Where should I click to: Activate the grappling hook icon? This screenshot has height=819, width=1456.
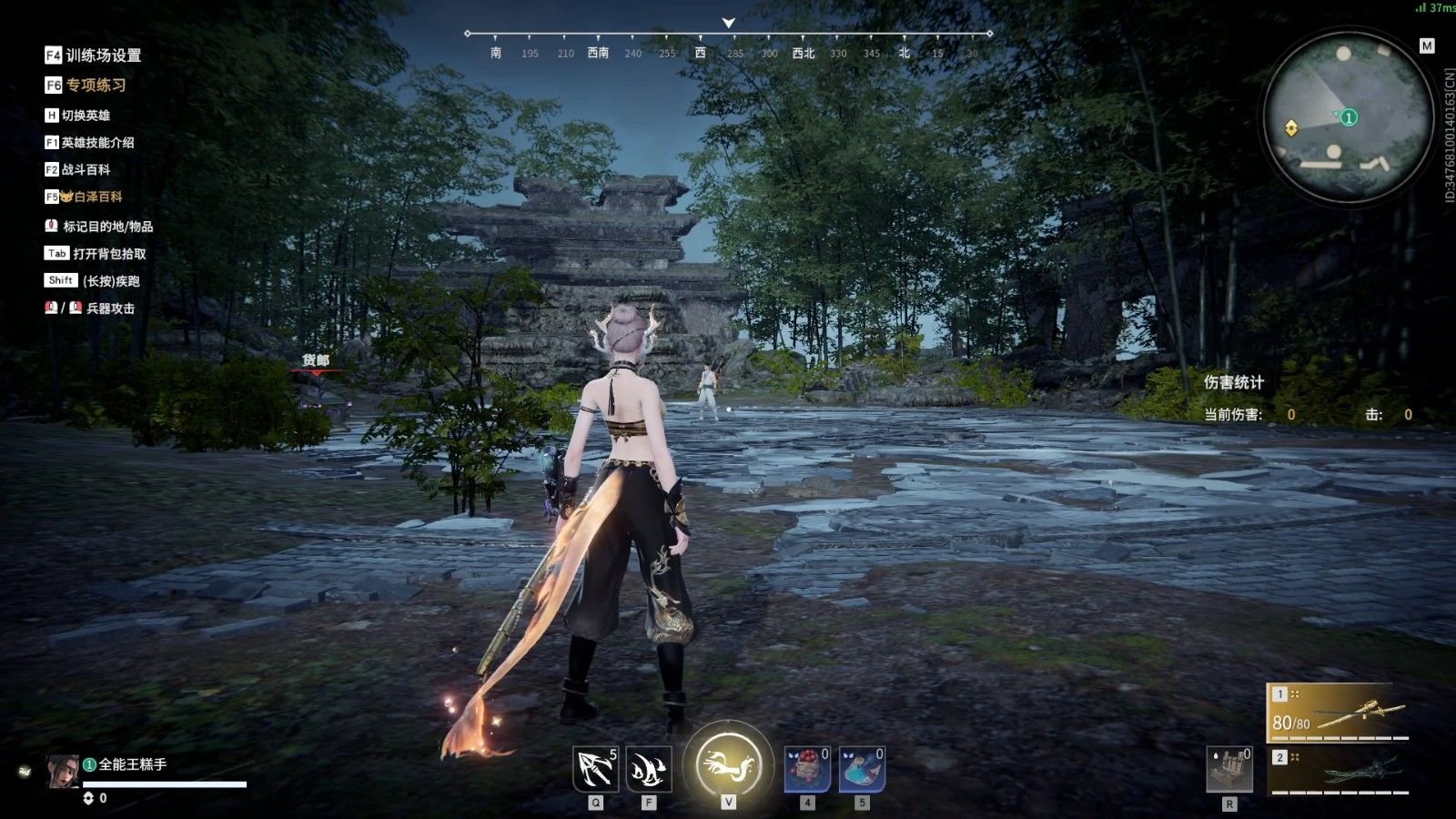[x=596, y=769]
